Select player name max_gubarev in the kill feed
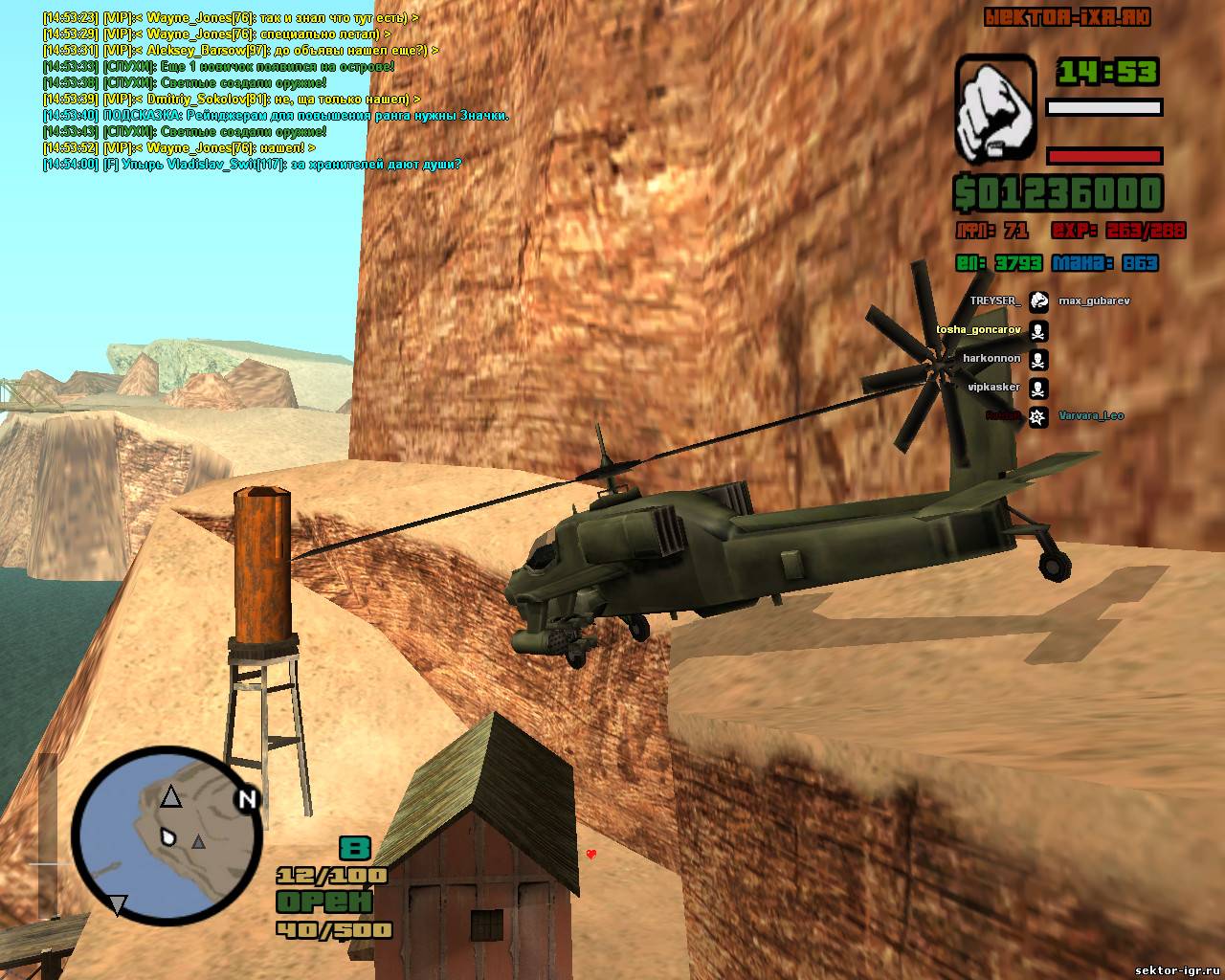This screenshot has width=1225, height=980. coord(1093,301)
